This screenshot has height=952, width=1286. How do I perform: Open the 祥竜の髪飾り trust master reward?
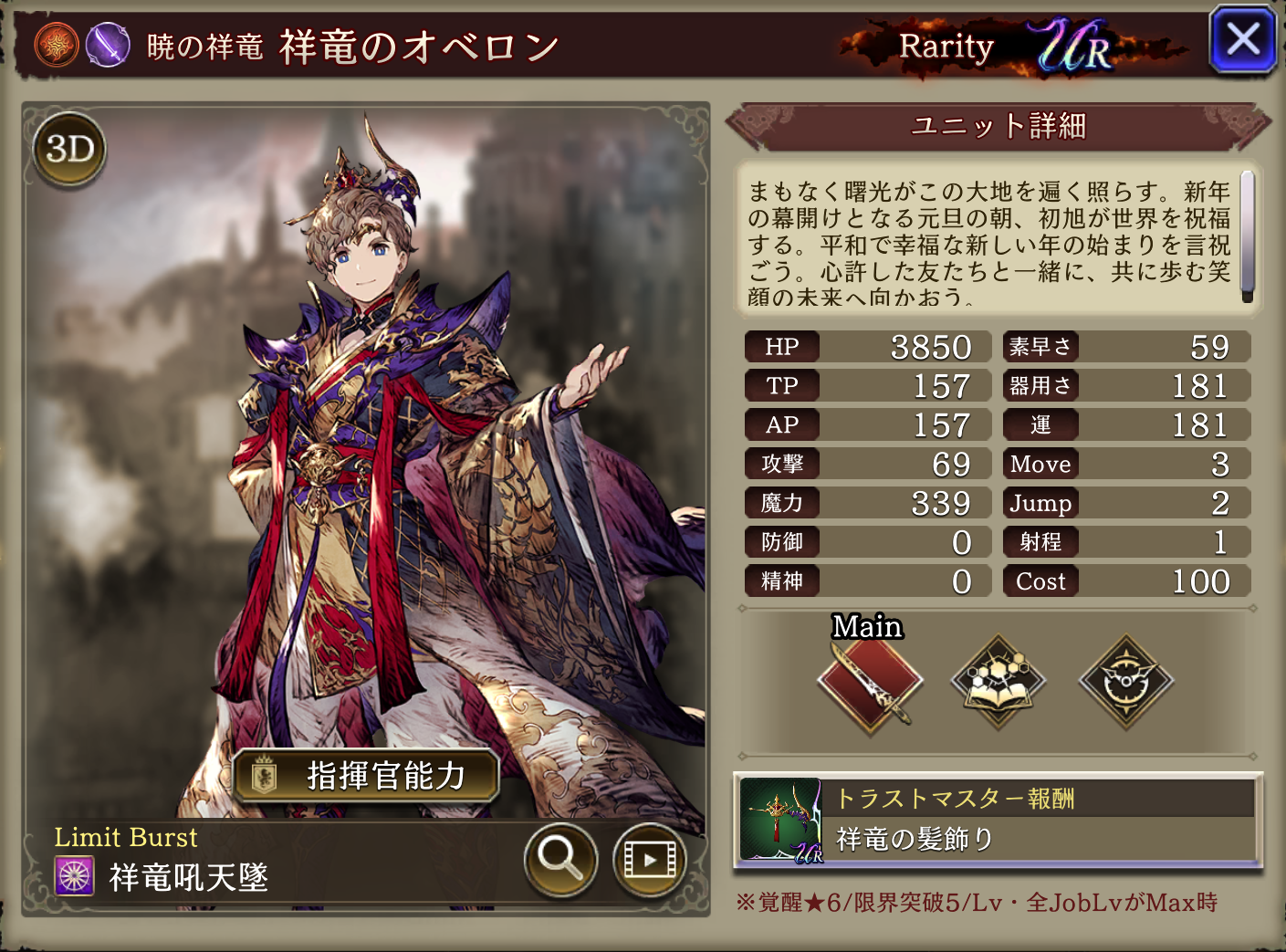(x=998, y=821)
